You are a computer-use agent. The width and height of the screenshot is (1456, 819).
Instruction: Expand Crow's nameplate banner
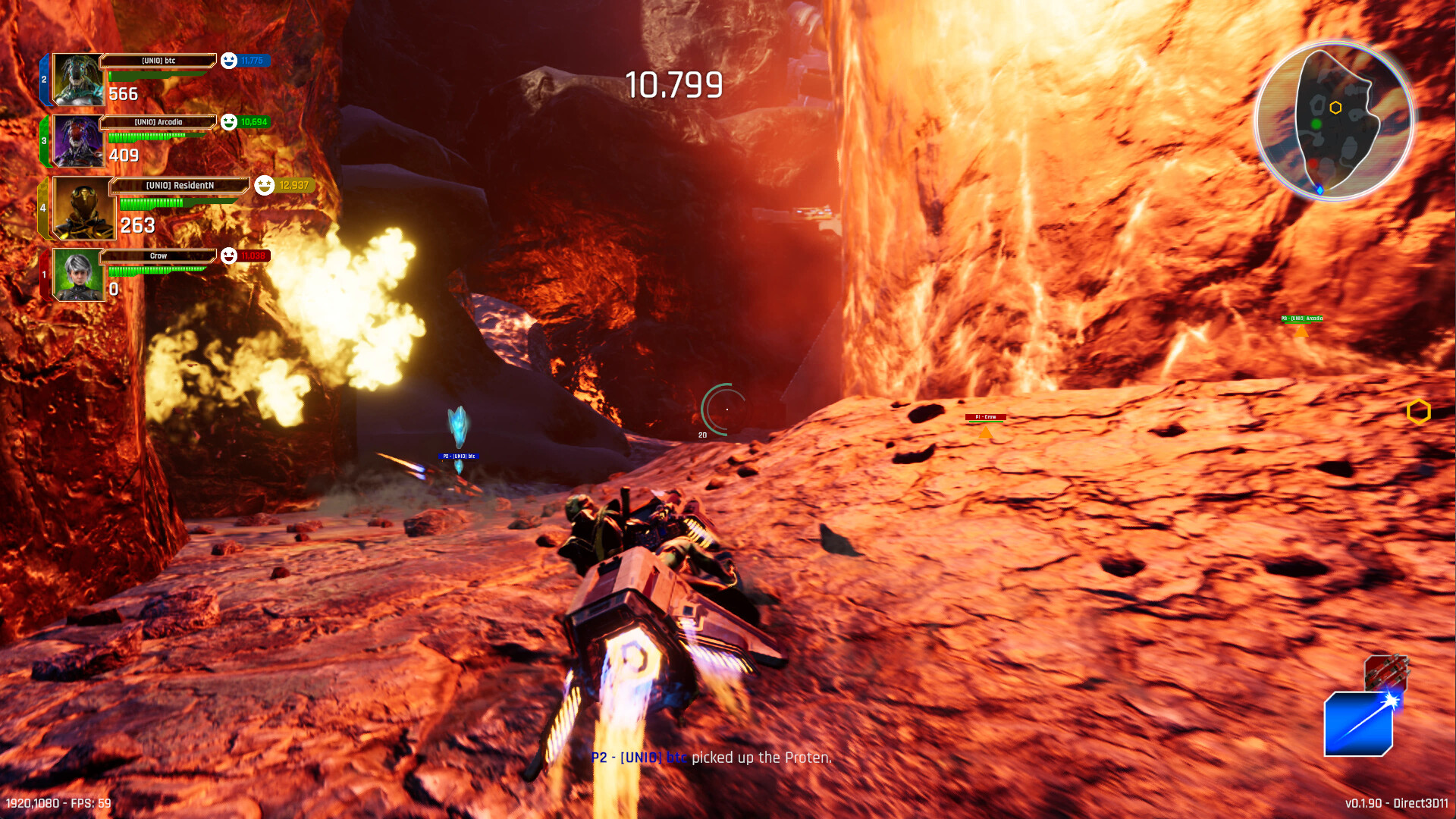159,256
